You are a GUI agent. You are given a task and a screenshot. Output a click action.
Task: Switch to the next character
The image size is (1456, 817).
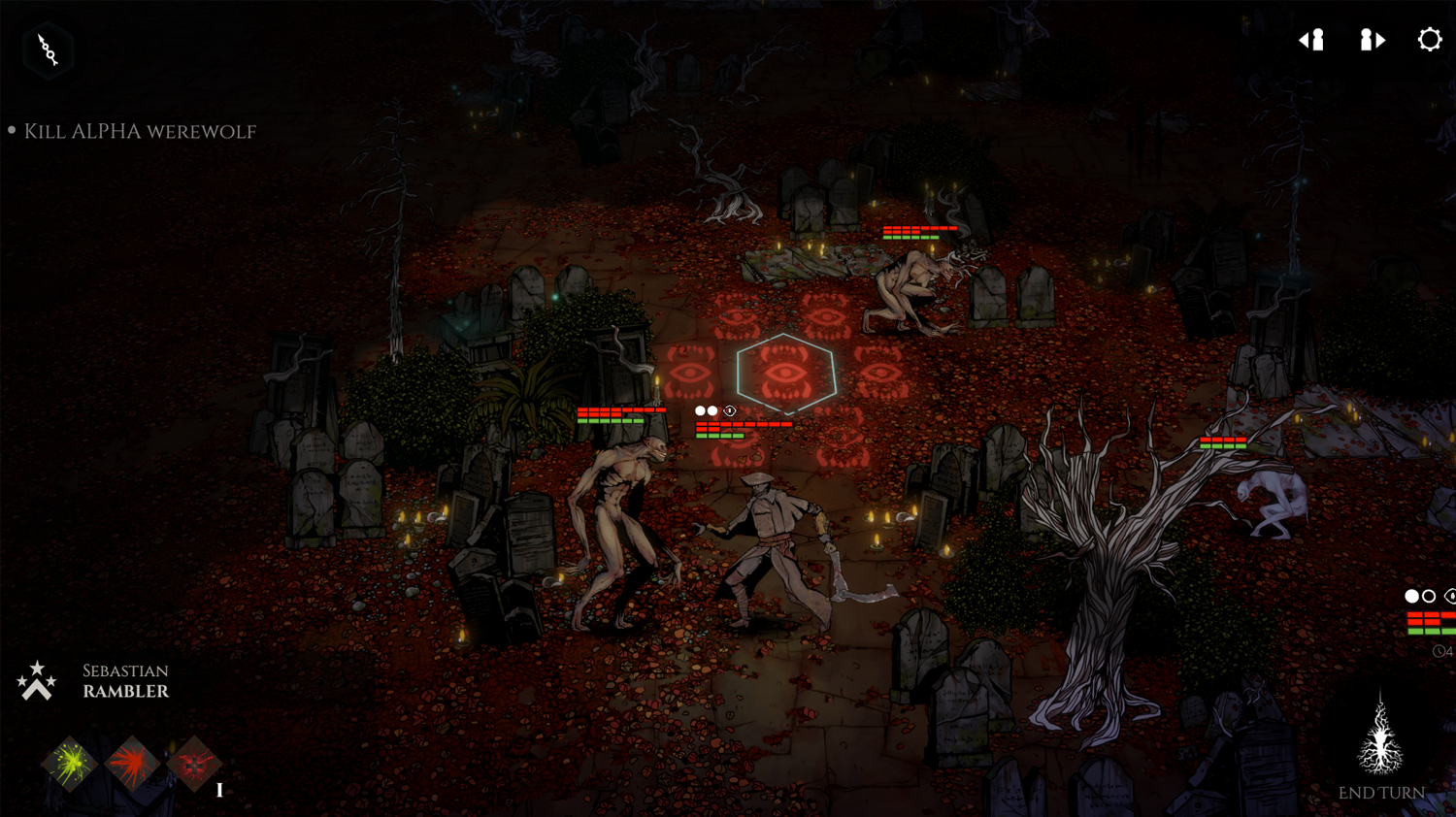coord(1372,40)
